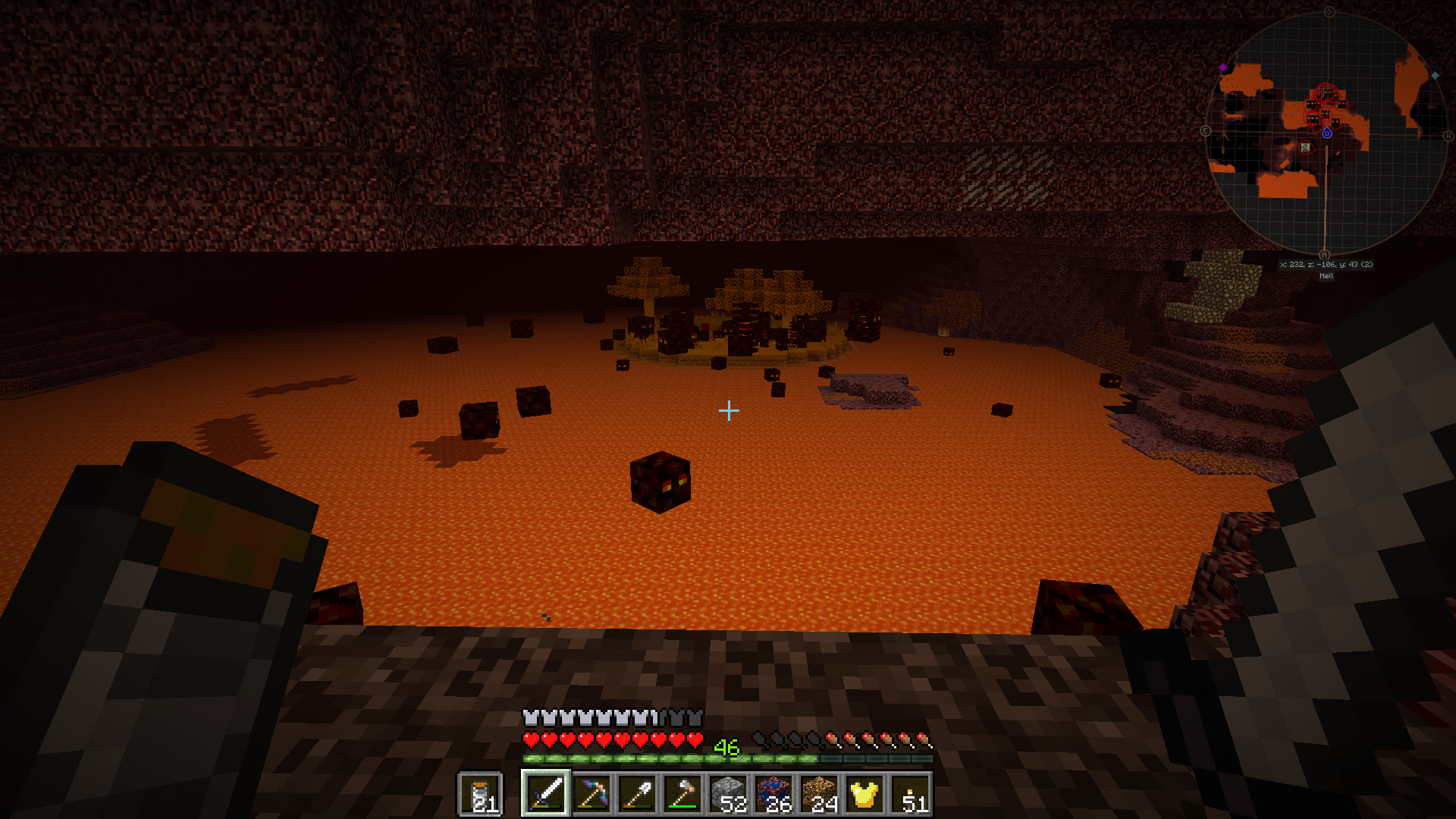Select the sword in the hotbar
This screenshot has height=819, width=1456.
545,794
